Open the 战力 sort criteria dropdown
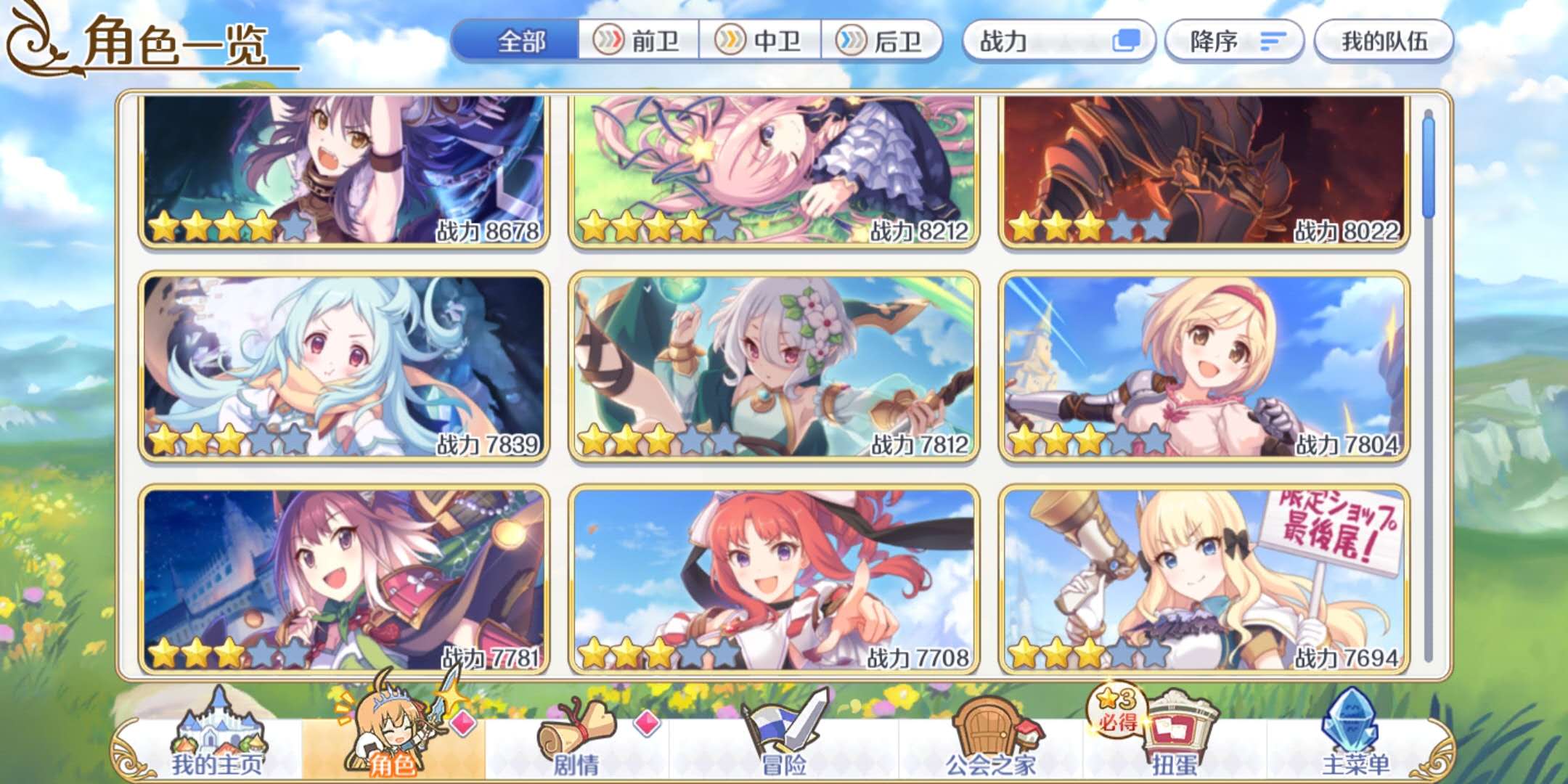This screenshot has height=784, width=1568. (1058, 41)
